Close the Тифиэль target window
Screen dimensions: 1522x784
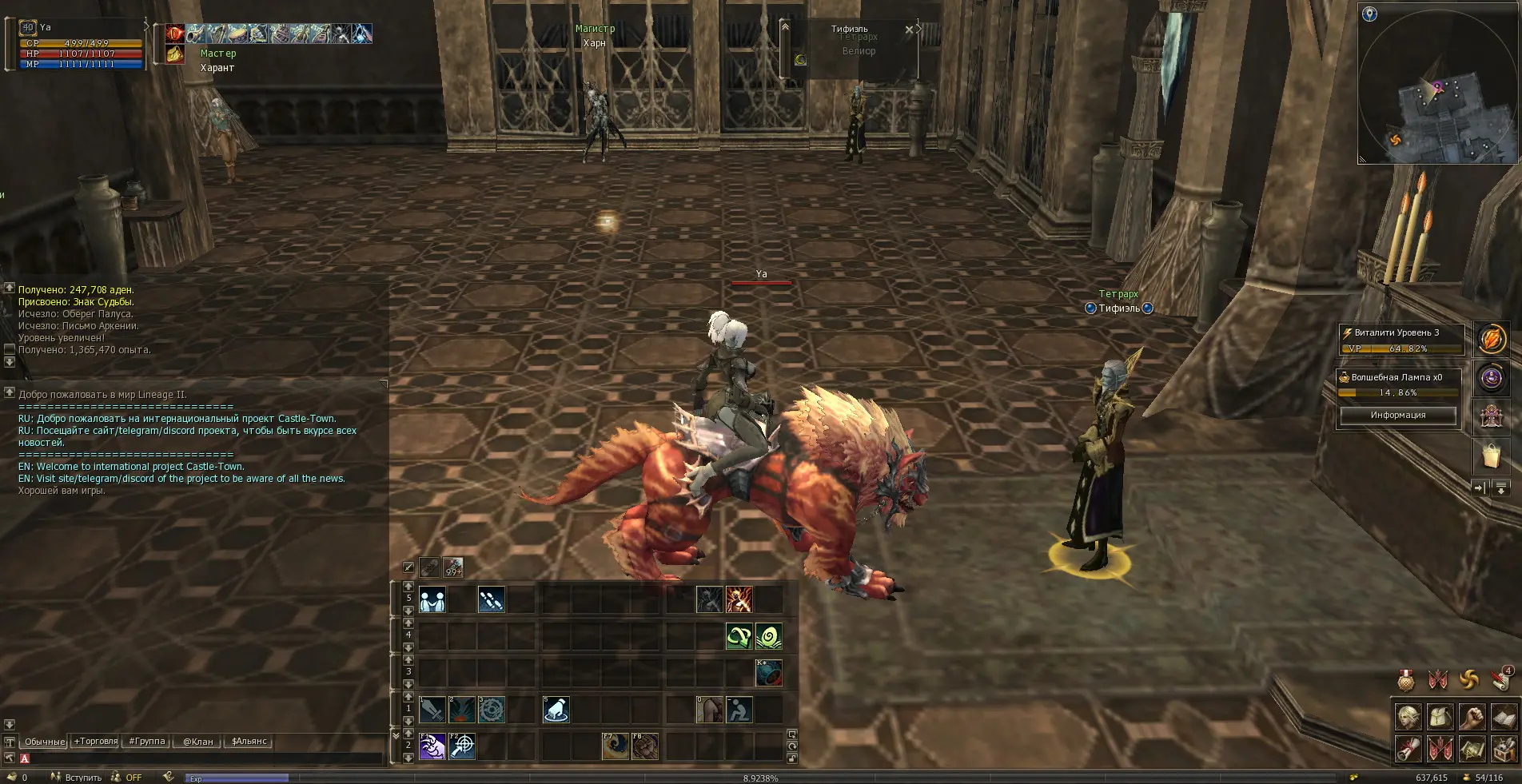[908, 30]
